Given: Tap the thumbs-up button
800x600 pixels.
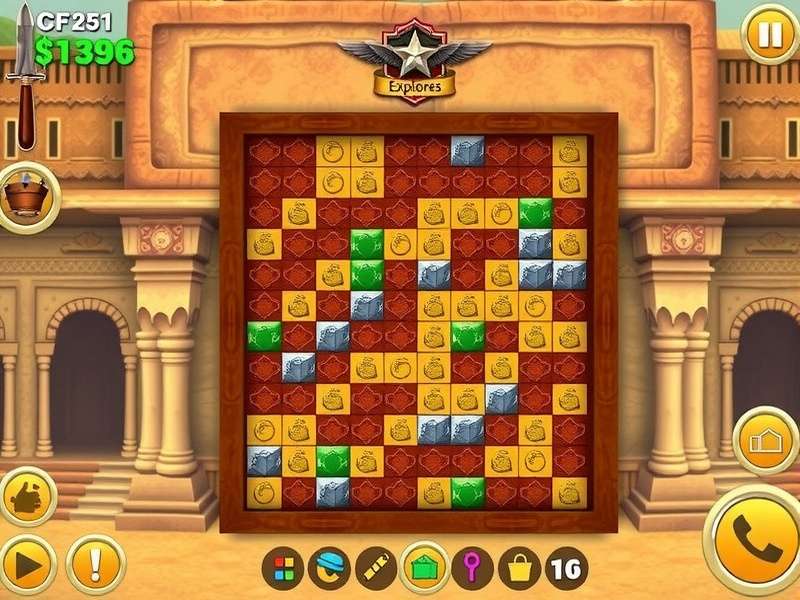Looking at the screenshot, I should [27, 494].
